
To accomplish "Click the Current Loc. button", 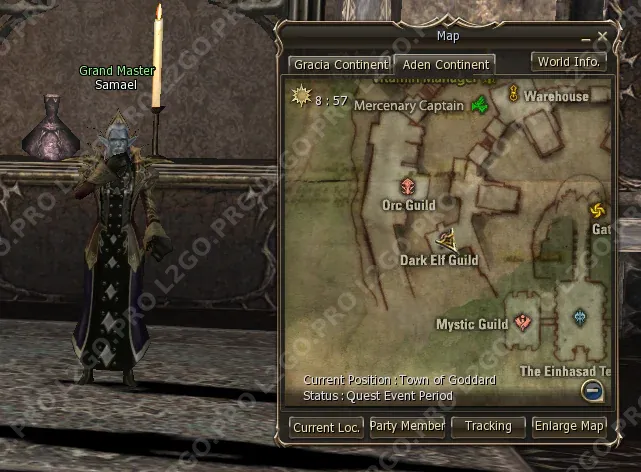I will (326, 427).
